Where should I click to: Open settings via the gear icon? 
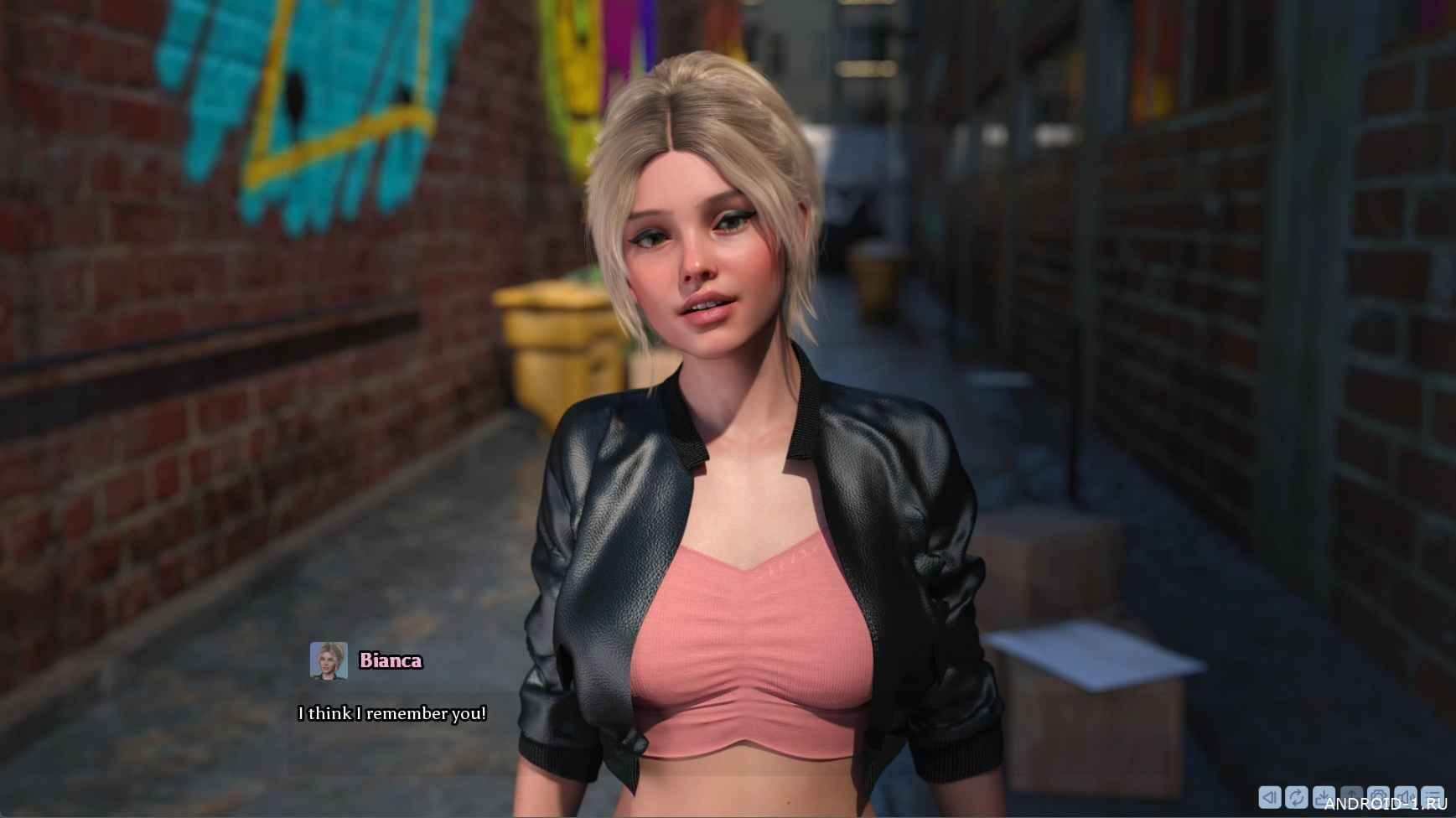coord(1378,796)
